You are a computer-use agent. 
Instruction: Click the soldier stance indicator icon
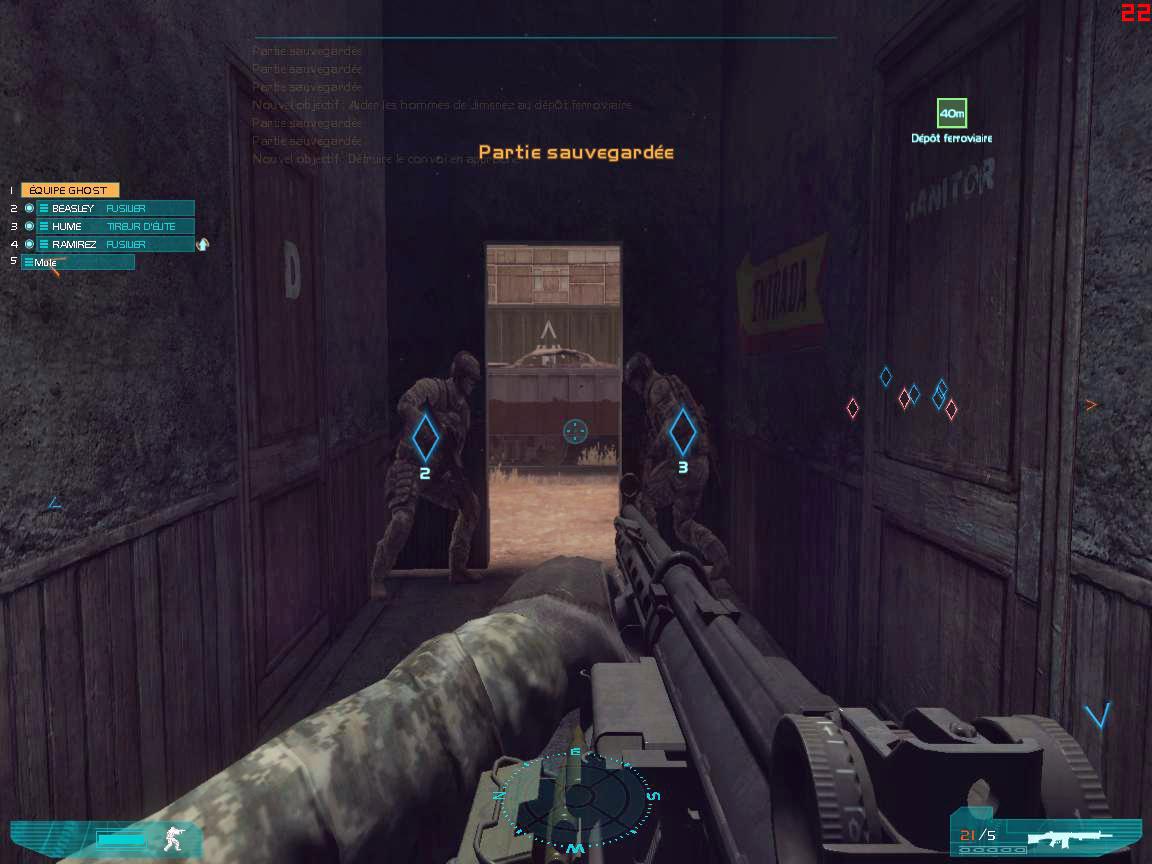coord(176,838)
